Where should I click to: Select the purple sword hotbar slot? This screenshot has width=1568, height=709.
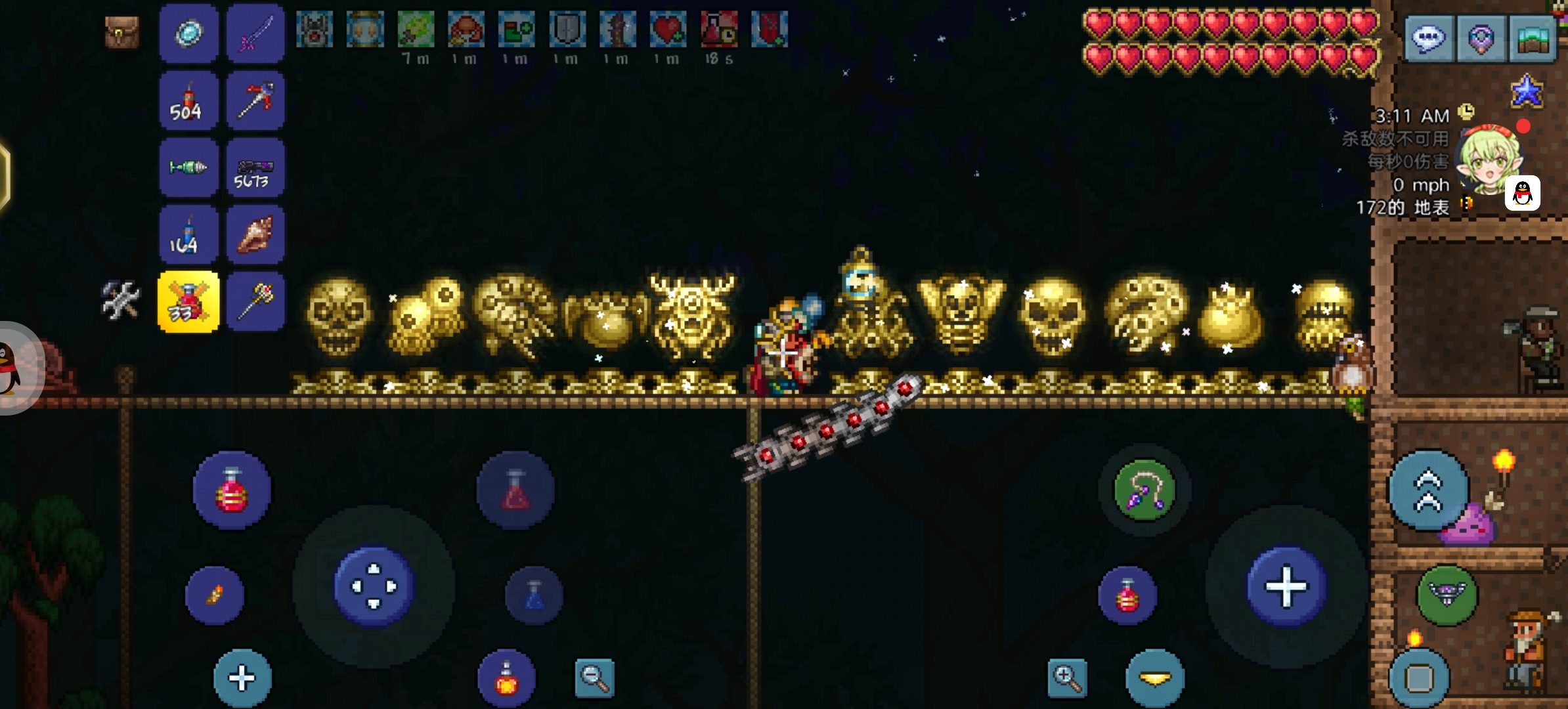click(x=255, y=33)
